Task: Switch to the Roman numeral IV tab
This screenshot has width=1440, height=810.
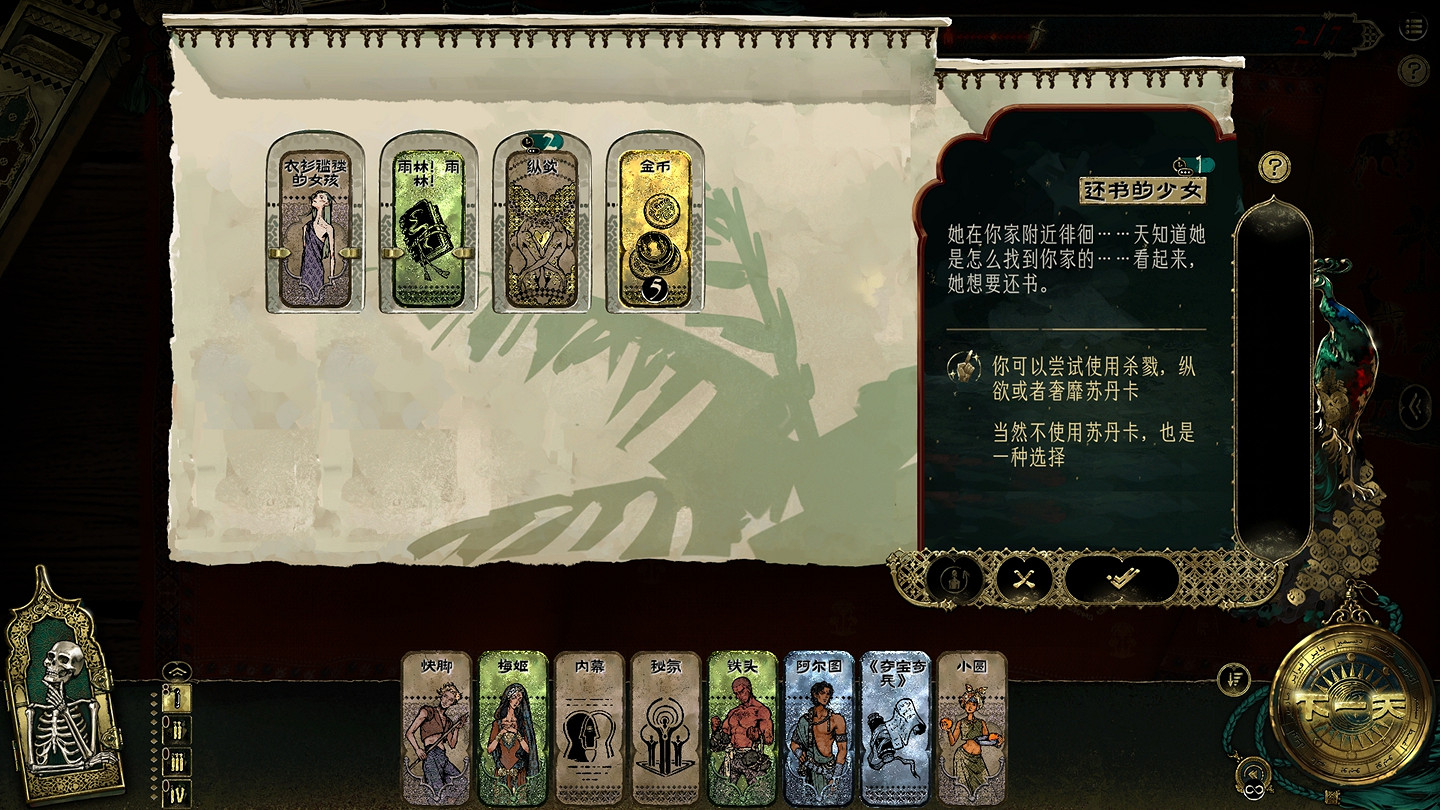Action: tap(178, 790)
